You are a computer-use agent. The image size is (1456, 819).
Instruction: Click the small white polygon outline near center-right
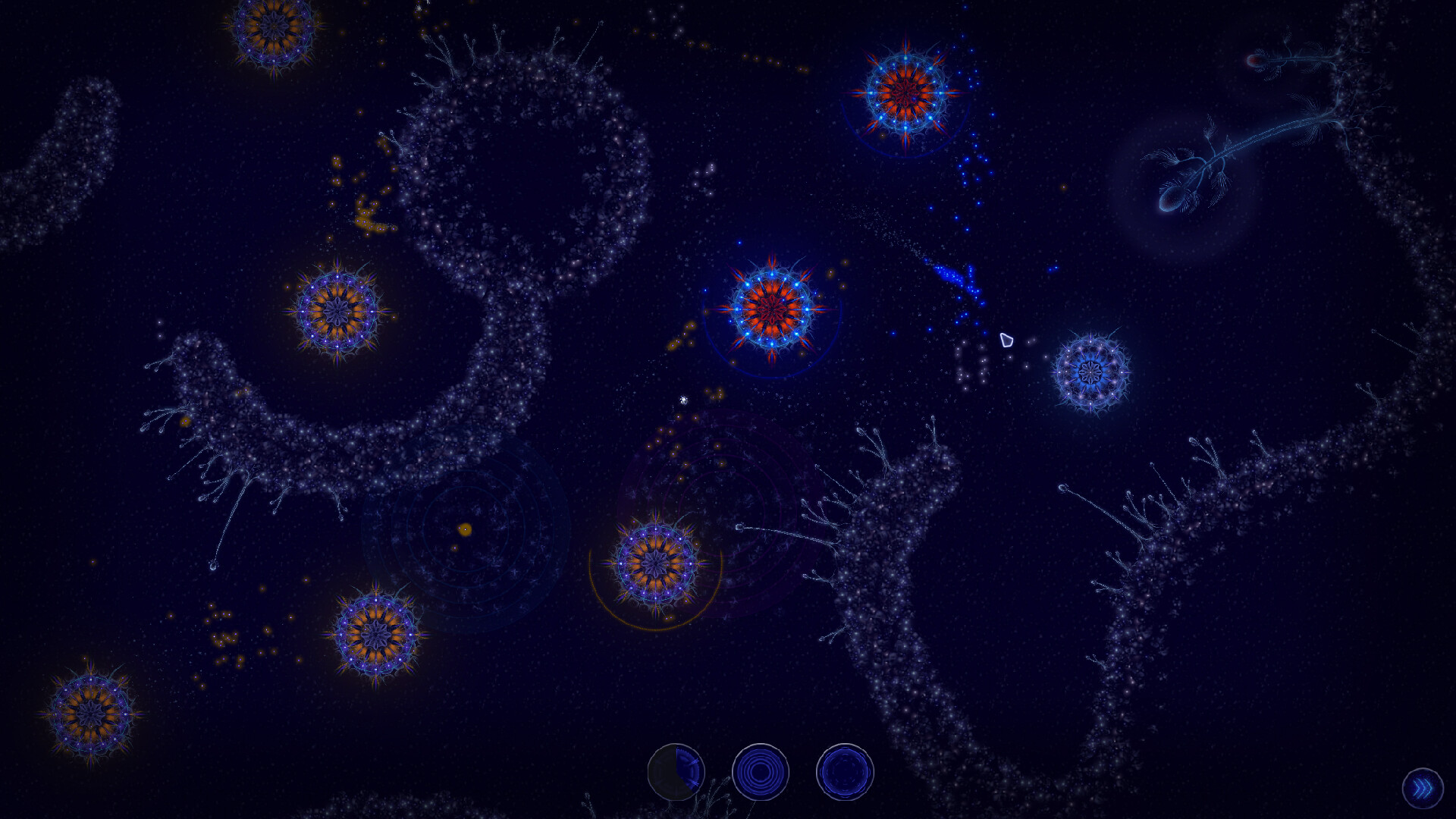(1009, 342)
